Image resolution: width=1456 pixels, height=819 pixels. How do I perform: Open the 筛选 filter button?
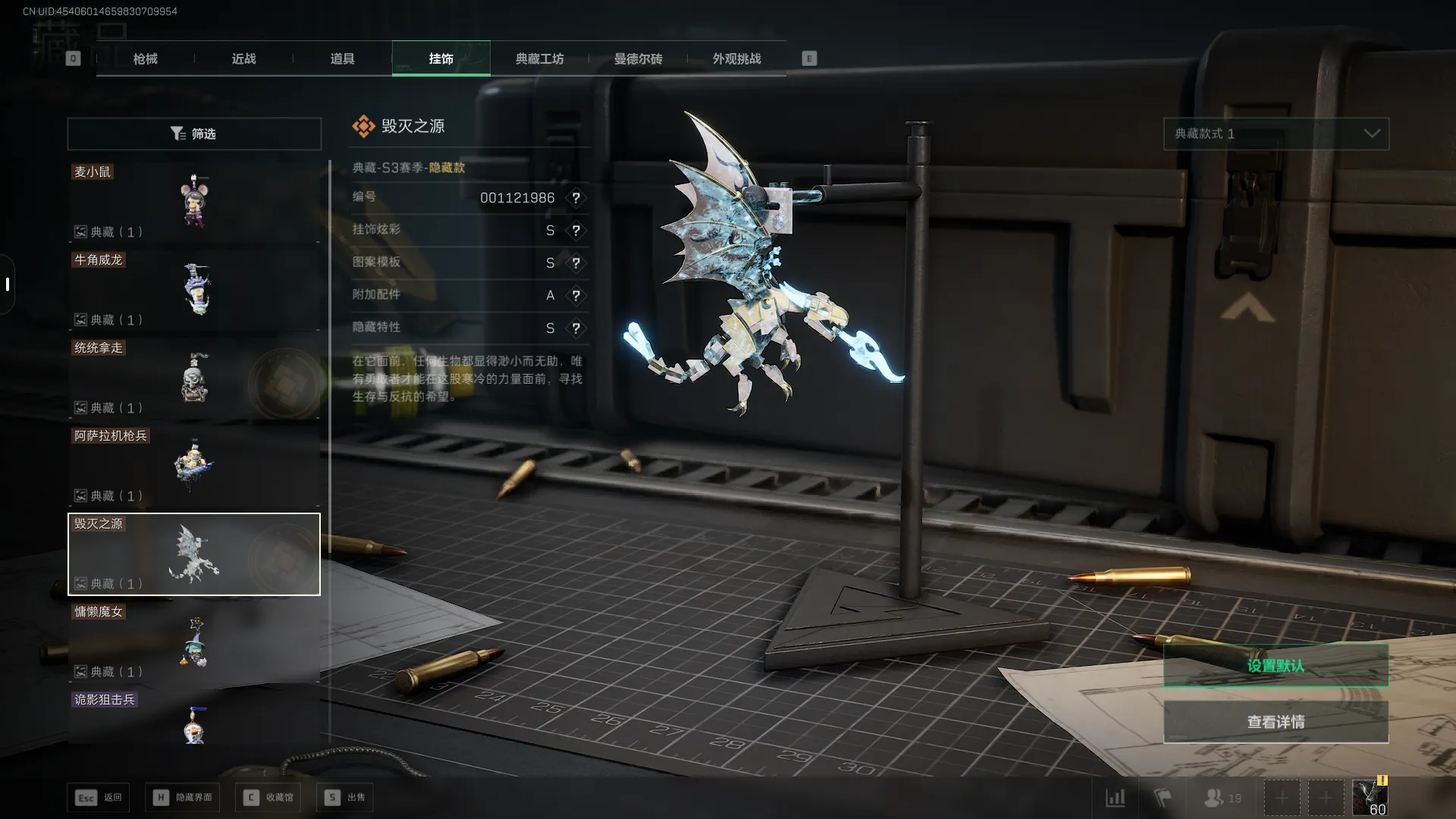tap(194, 133)
